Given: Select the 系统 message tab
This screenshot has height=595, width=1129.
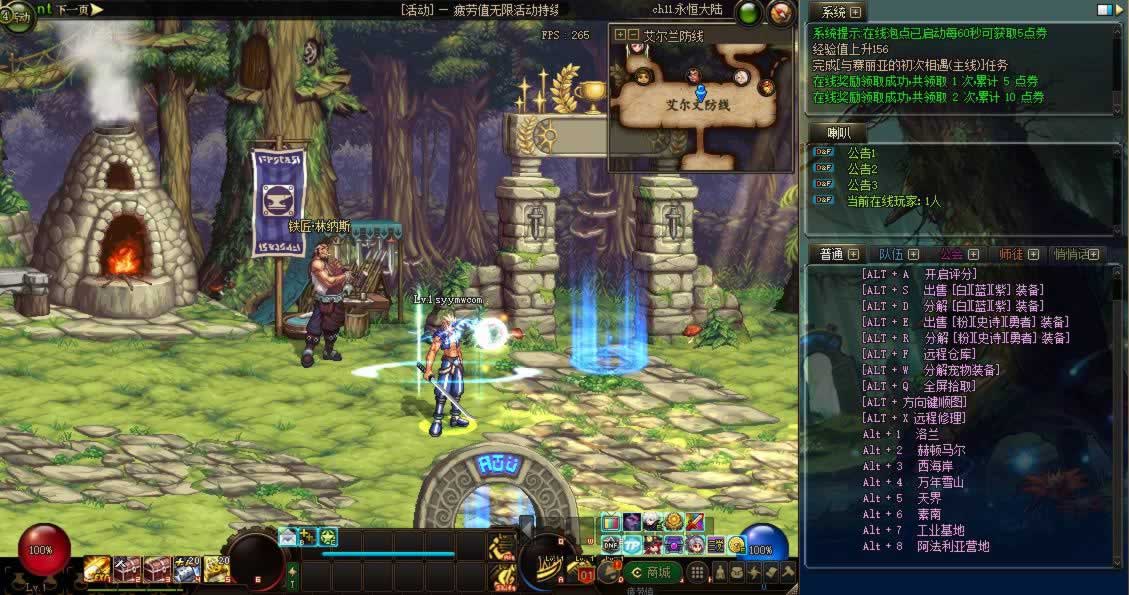Looking at the screenshot, I should click(833, 12).
